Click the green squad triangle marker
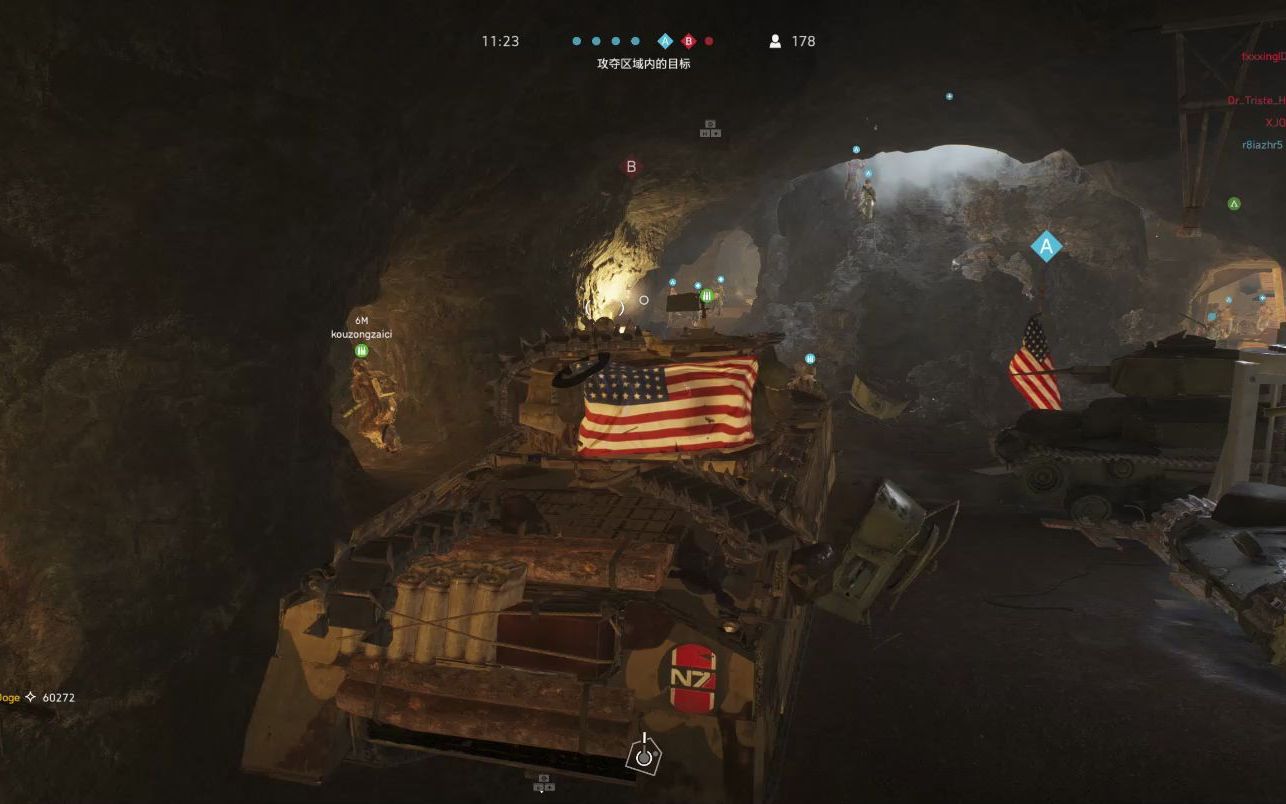Image resolution: width=1286 pixels, height=804 pixels. [1234, 204]
